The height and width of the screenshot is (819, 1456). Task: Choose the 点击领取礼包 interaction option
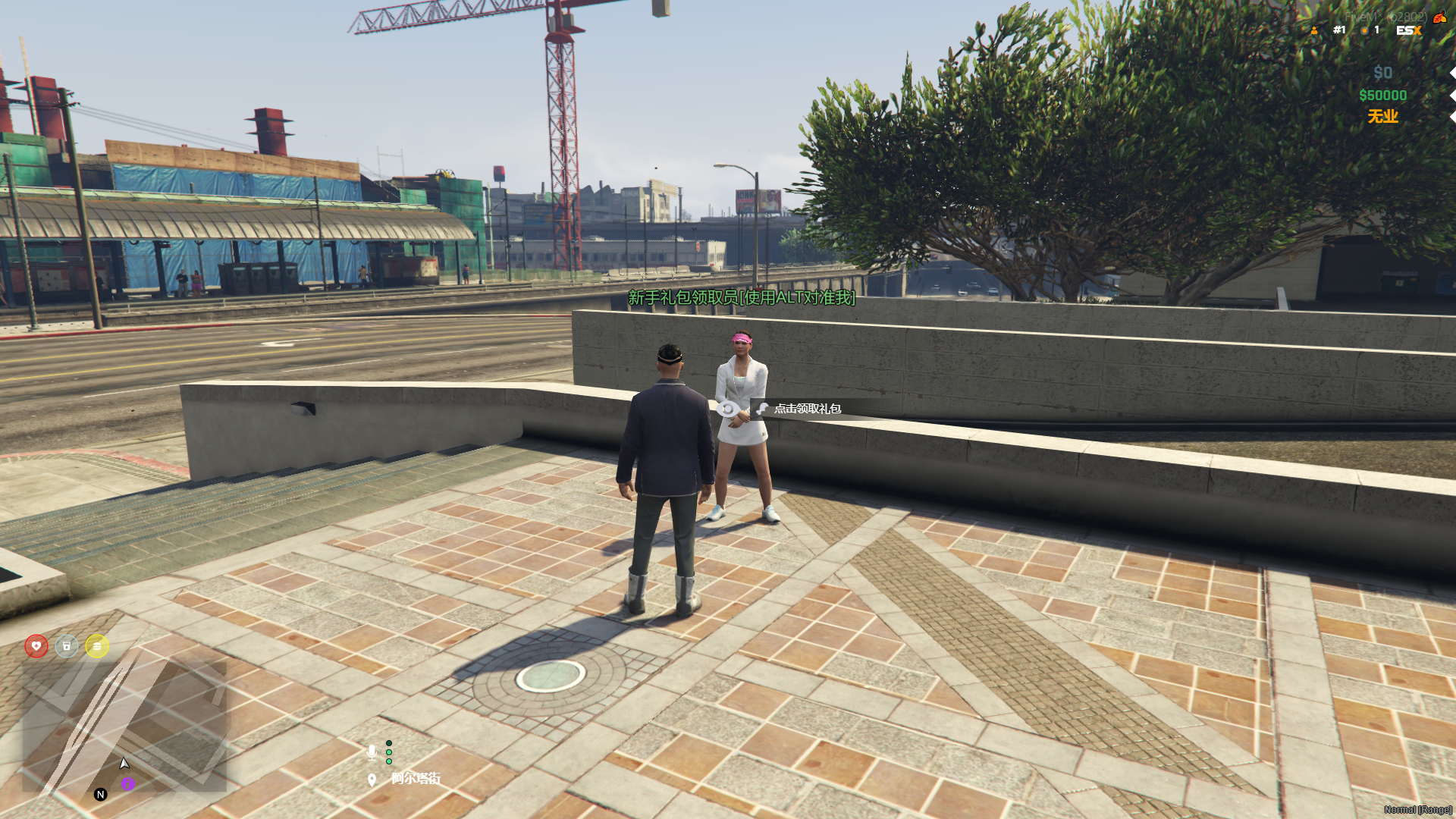pos(807,409)
